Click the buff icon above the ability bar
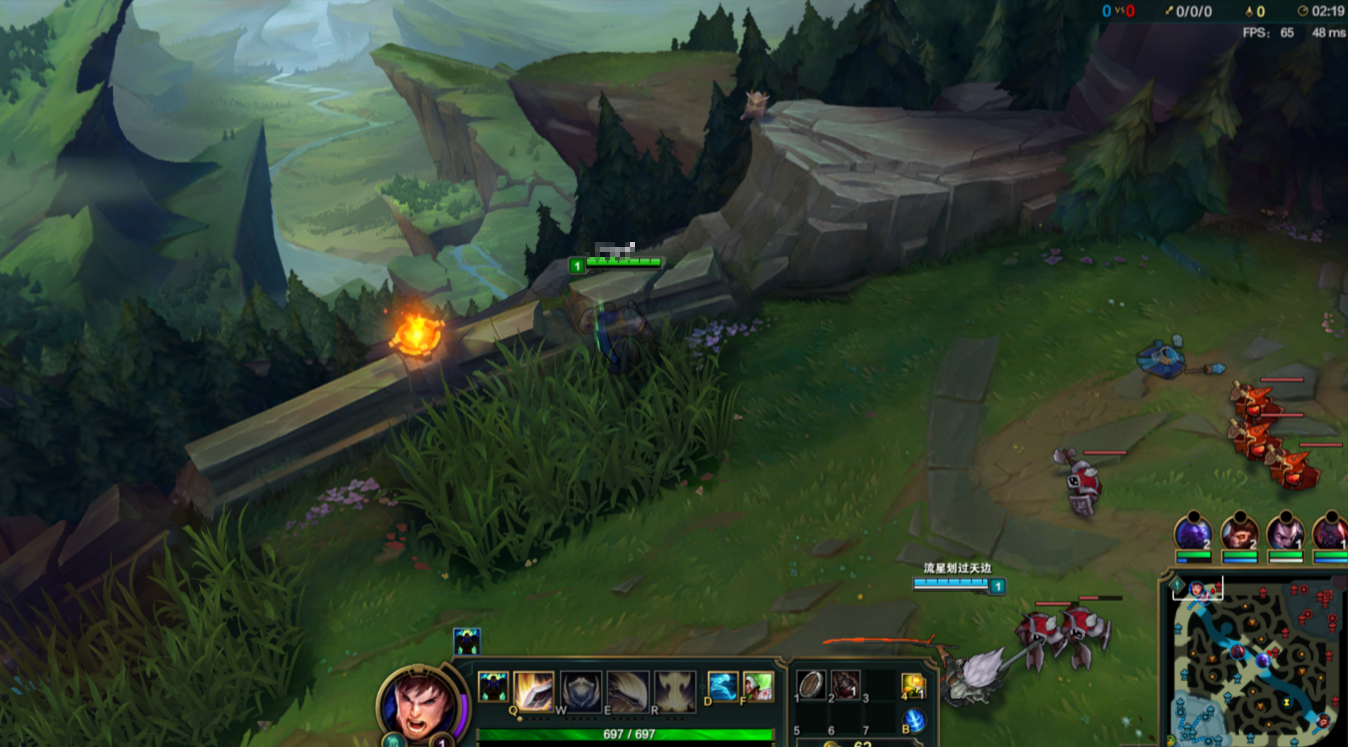Screen dimensions: 1348x747 pyautogui.click(x=467, y=641)
